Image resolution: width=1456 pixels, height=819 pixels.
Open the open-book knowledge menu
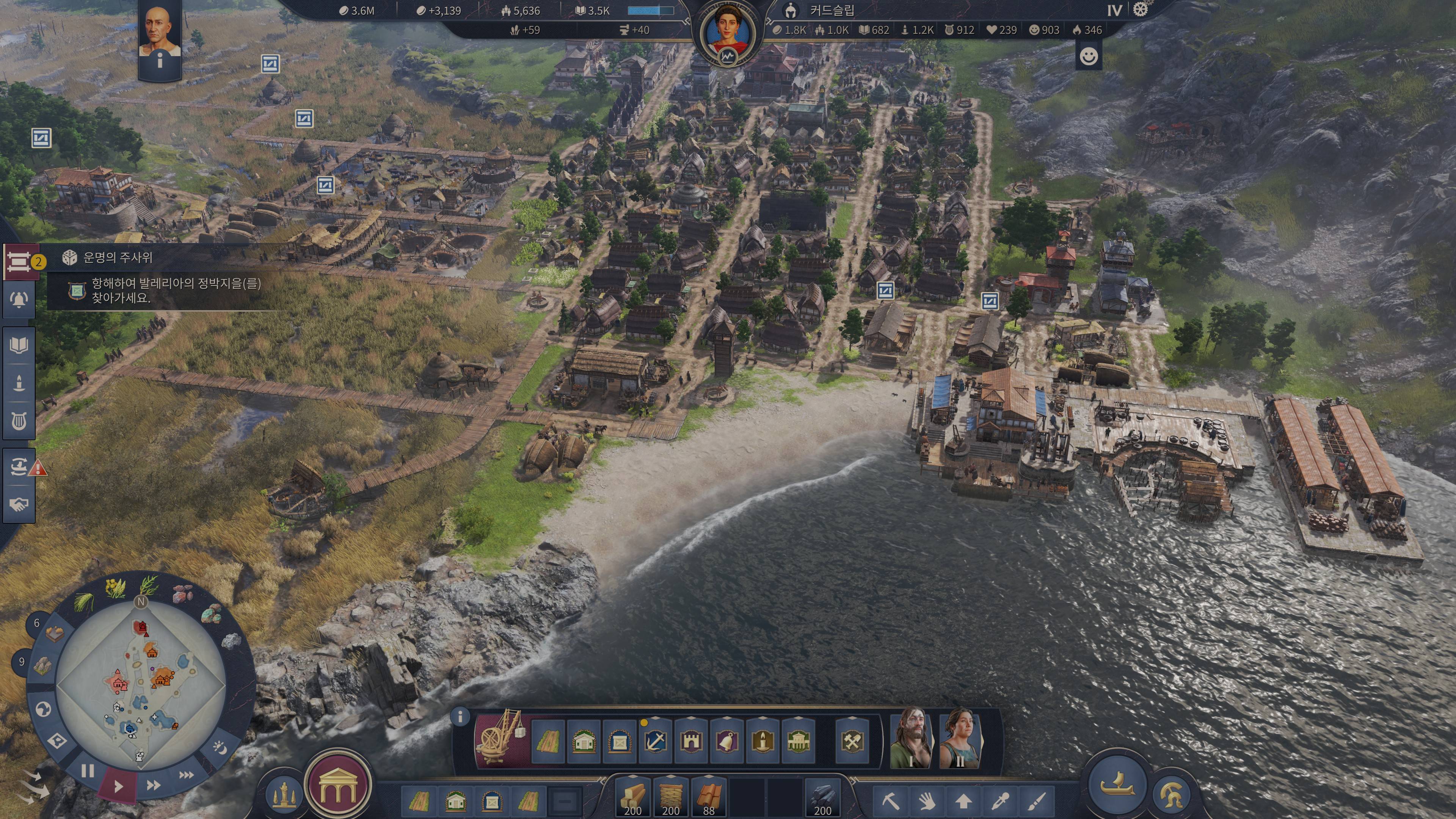19,345
